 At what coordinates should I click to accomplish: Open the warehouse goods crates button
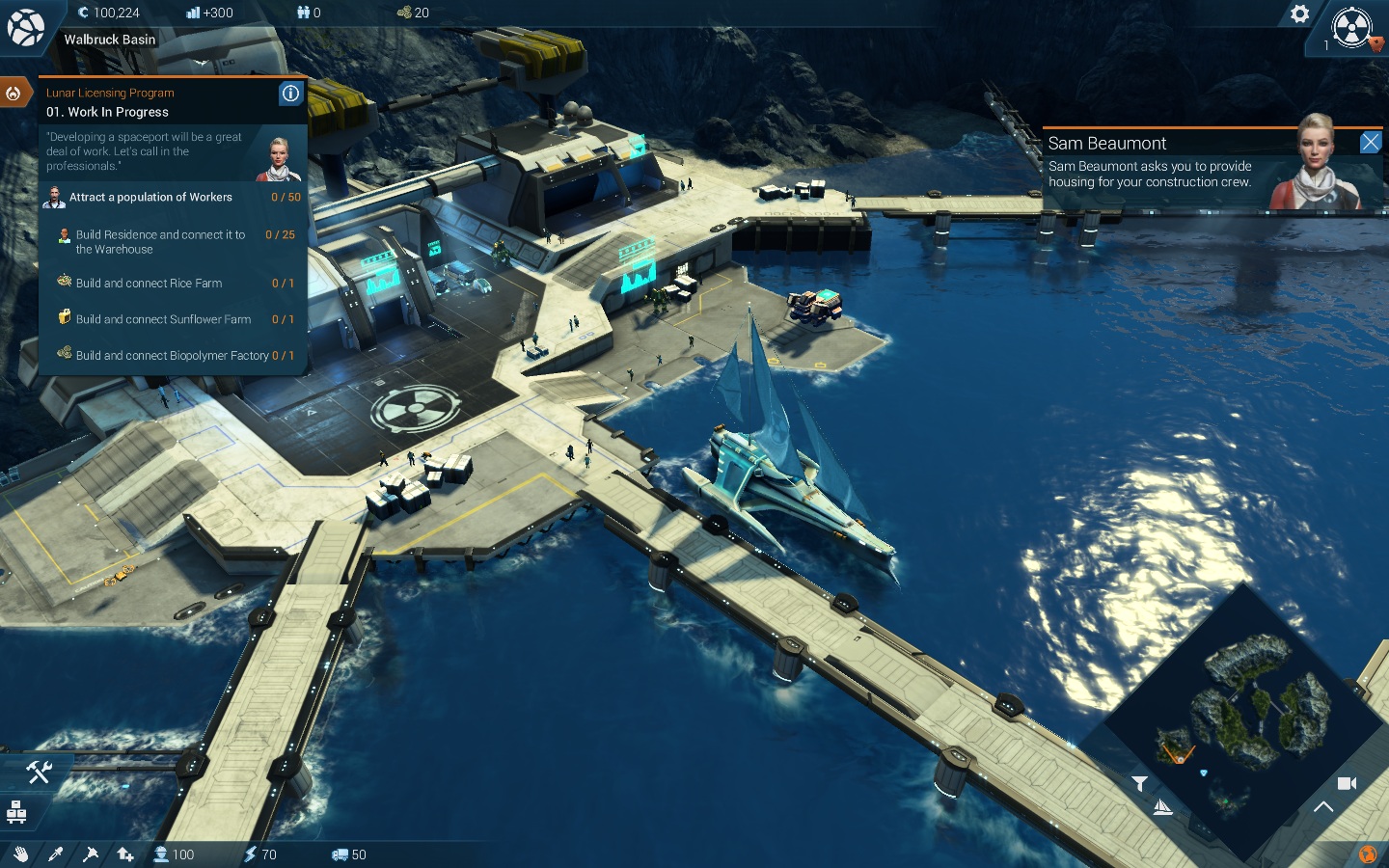point(16,812)
